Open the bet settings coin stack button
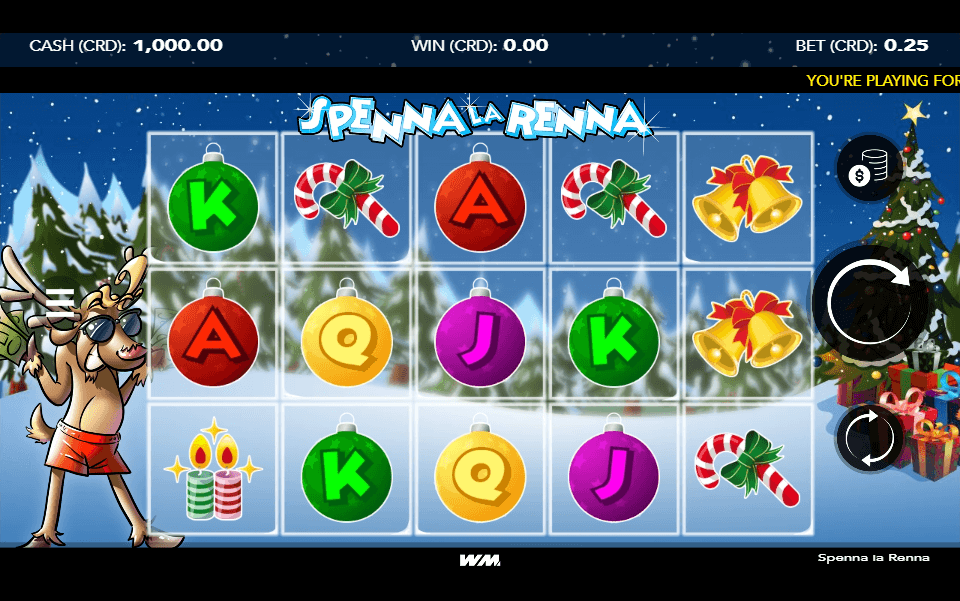This screenshot has width=960, height=601. pyautogui.click(x=869, y=170)
